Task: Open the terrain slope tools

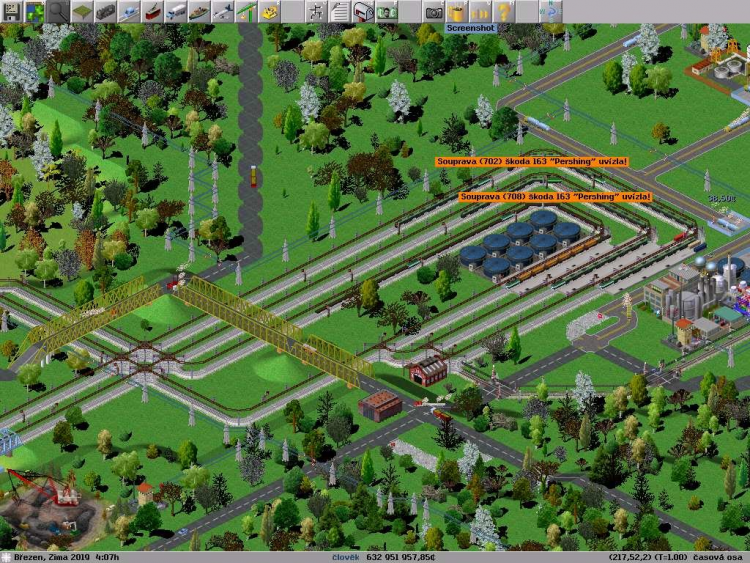Action: [x=83, y=11]
